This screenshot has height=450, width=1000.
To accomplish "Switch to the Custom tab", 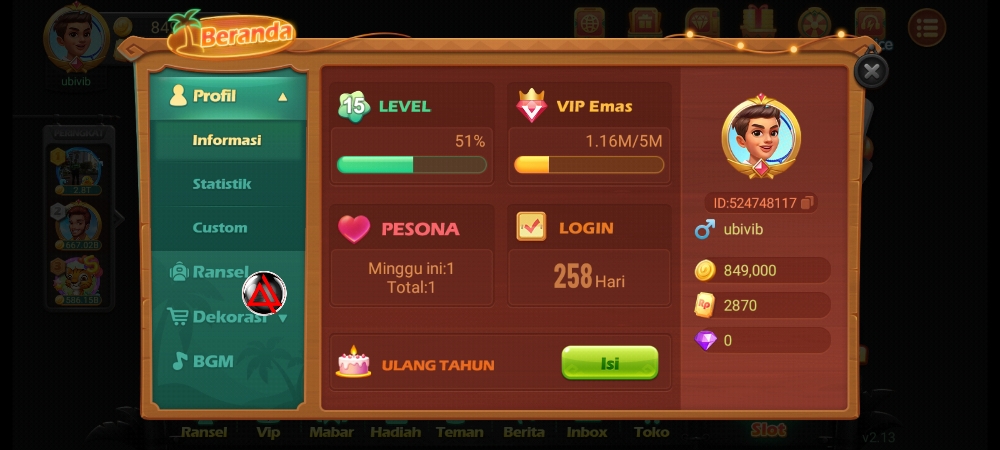I will coord(220,228).
